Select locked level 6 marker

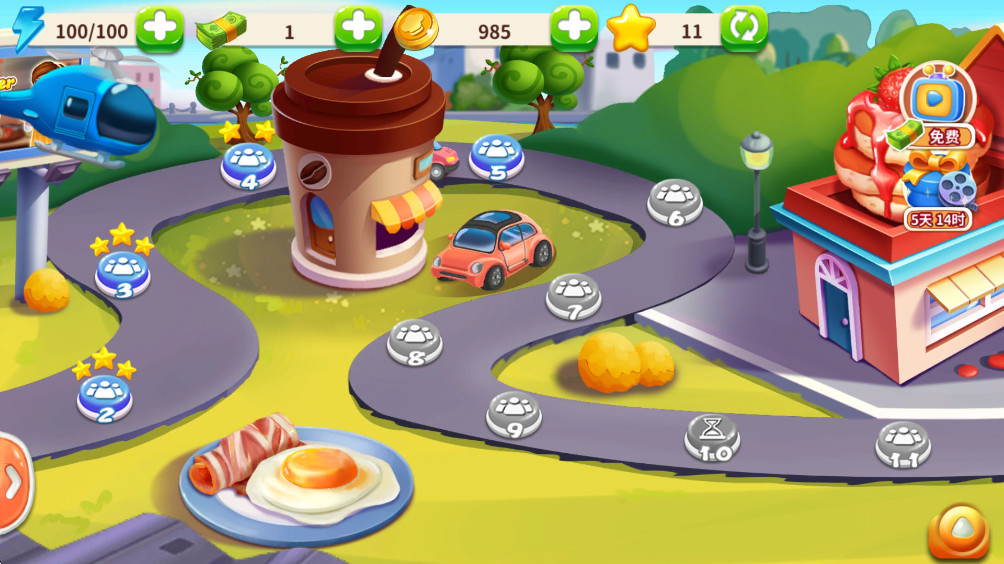[675, 202]
